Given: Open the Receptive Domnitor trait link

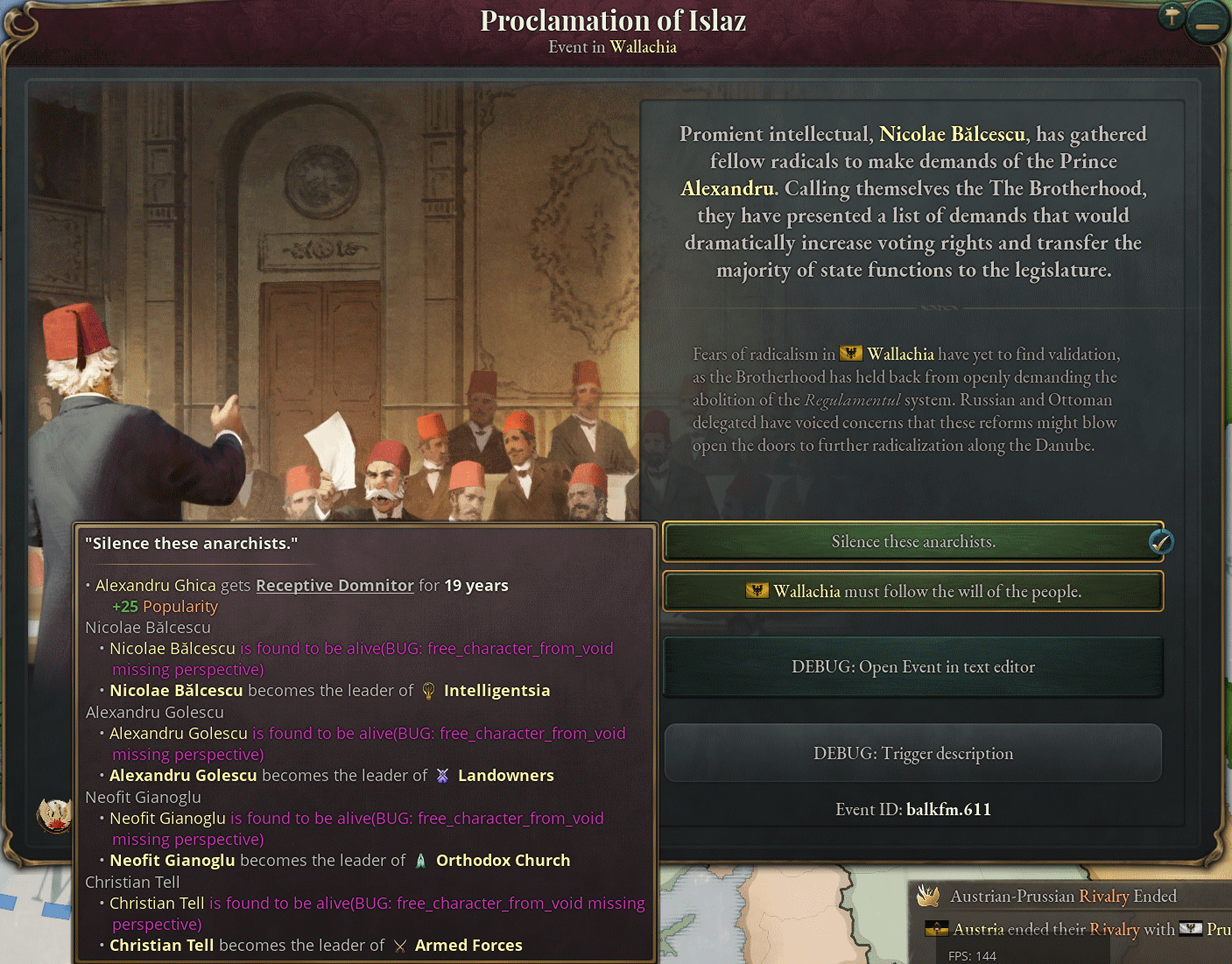Looking at the screenshot, I should point(335,585).
